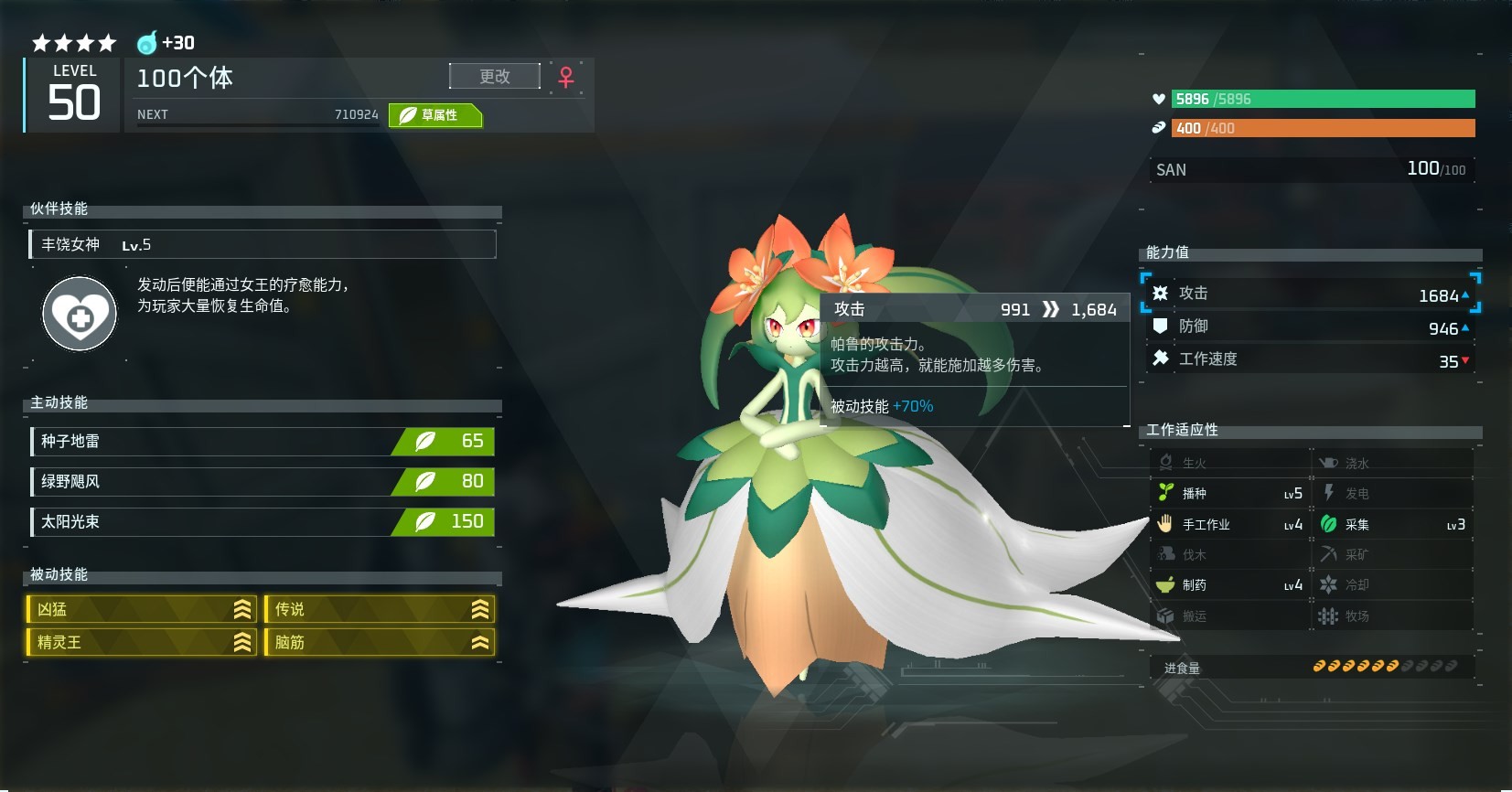Select the 种子地雷 active skill

pyautogui.click(x=263, y=442)
